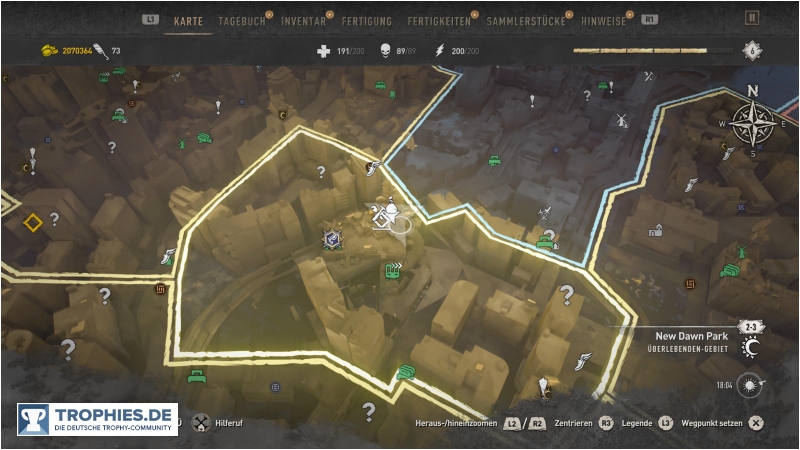Open the Trophies.de logo overlay
Viewport: 800px width, 450px height.
pos(97,419)
